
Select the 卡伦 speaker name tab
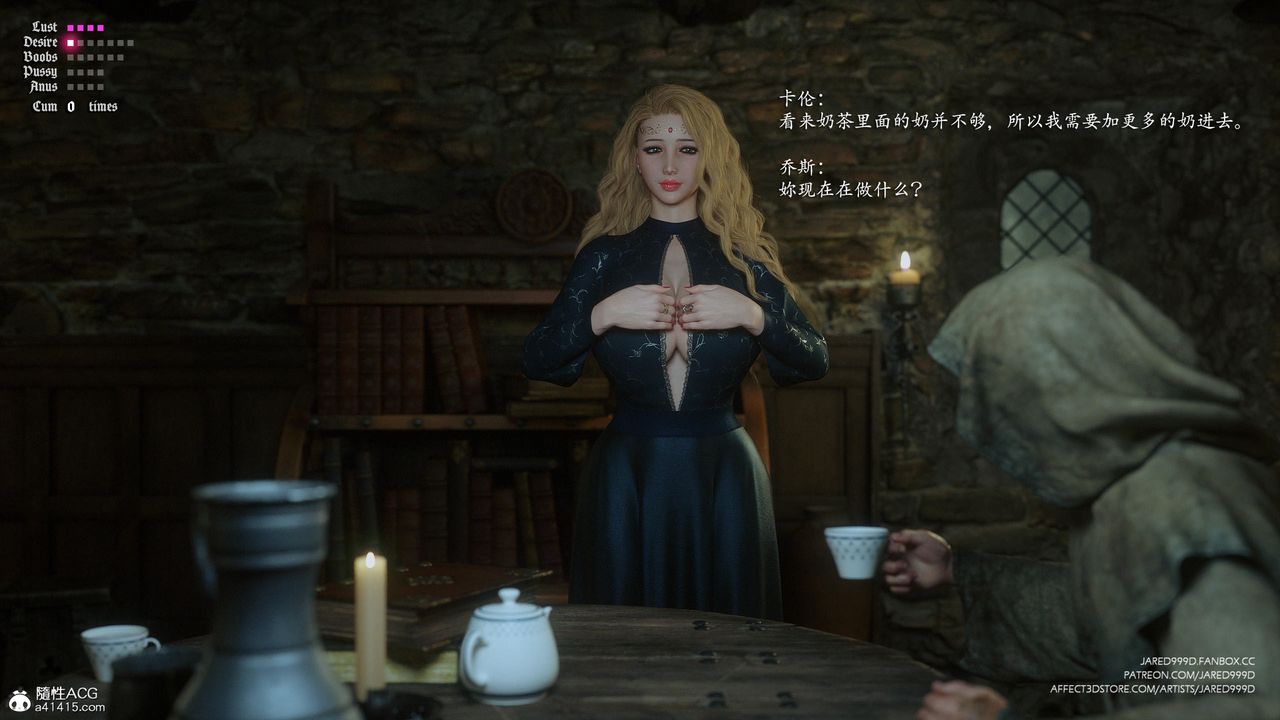(x=801, y=96)
